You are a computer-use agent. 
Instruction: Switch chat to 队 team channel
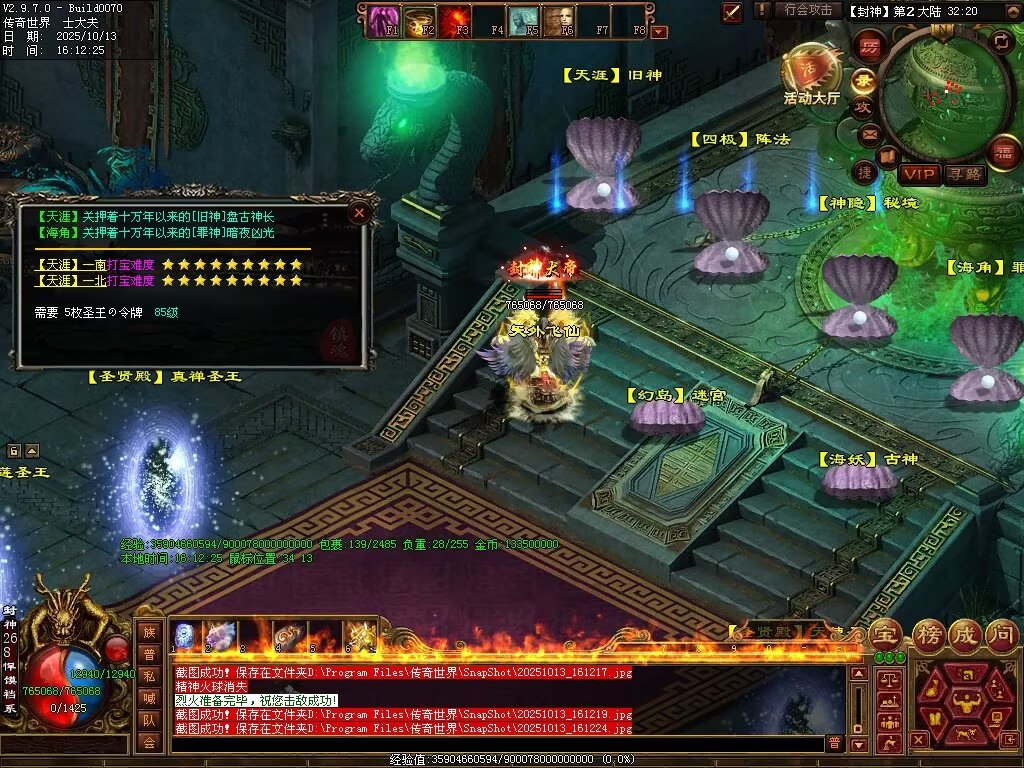[149, 719]
